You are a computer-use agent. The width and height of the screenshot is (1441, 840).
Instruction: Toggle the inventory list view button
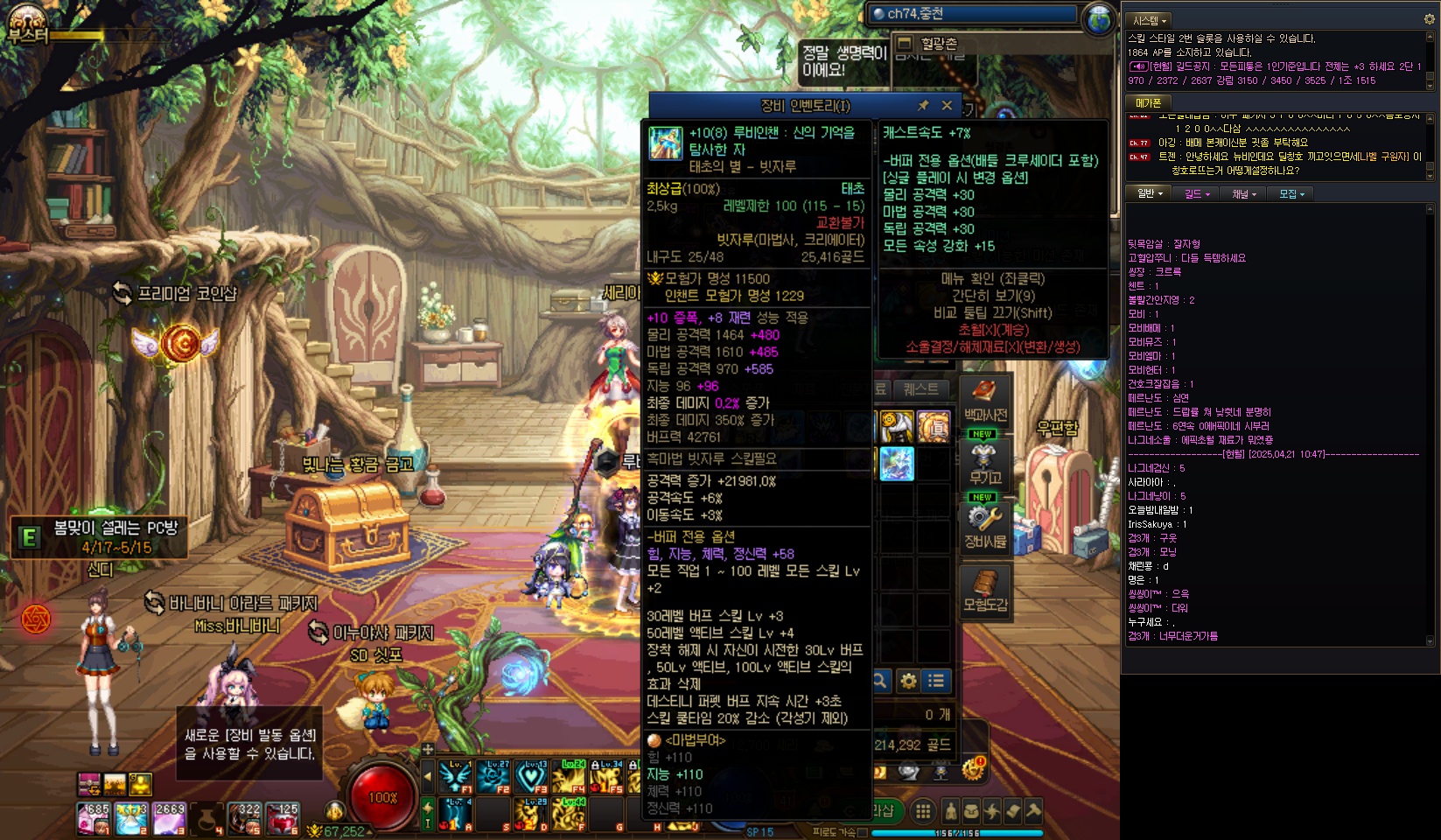click(936, 681)
